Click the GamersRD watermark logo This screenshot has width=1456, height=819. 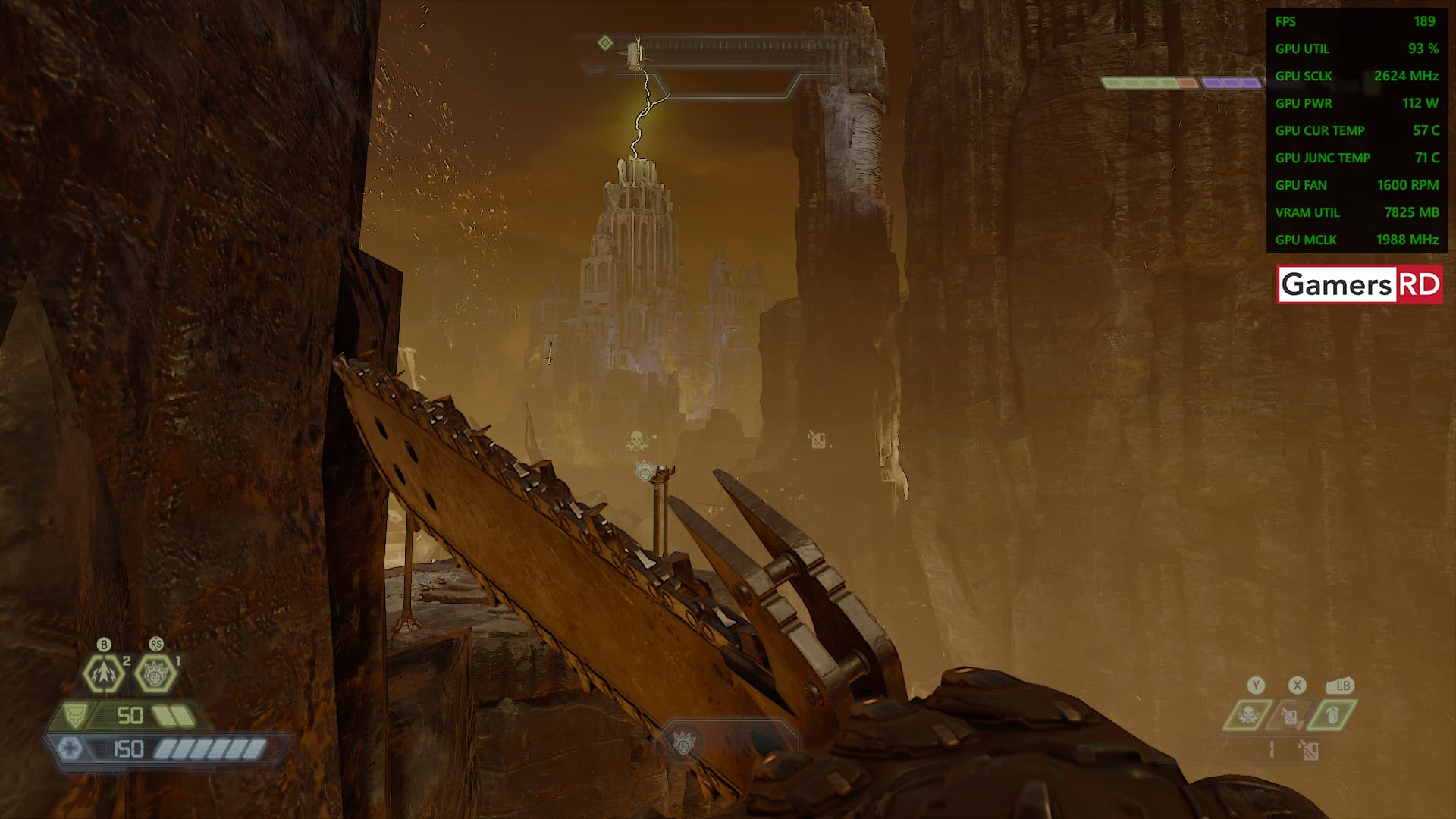tap(1360, 284)
